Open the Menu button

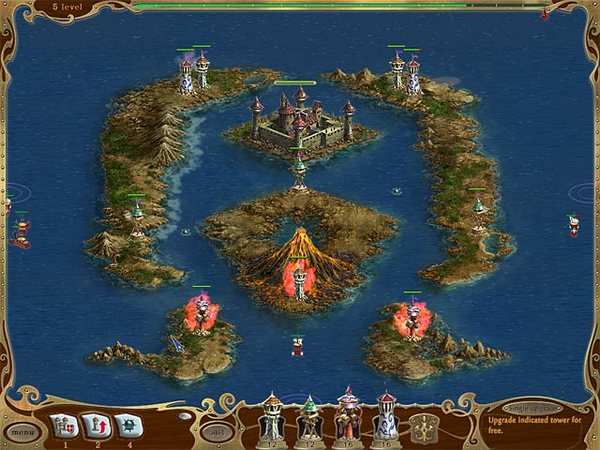[20, 432]
